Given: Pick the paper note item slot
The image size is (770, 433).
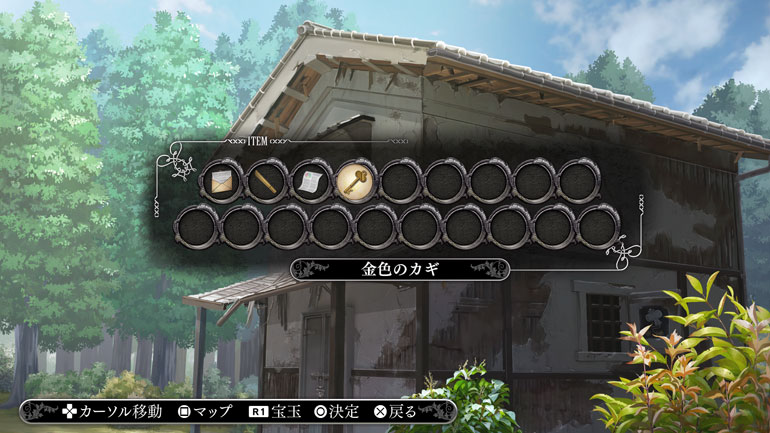Looking at the screenshot, I should click(x=311, y=182).
